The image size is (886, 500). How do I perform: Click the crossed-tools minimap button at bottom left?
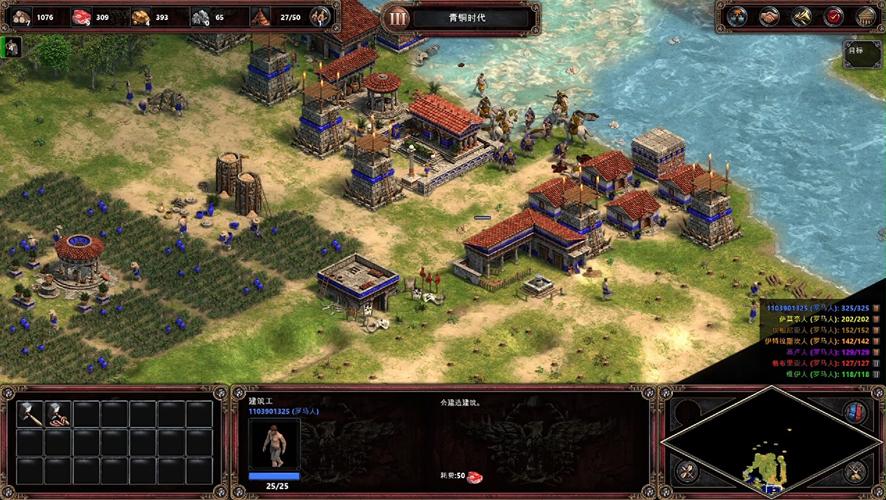click(x=685, y=471)
